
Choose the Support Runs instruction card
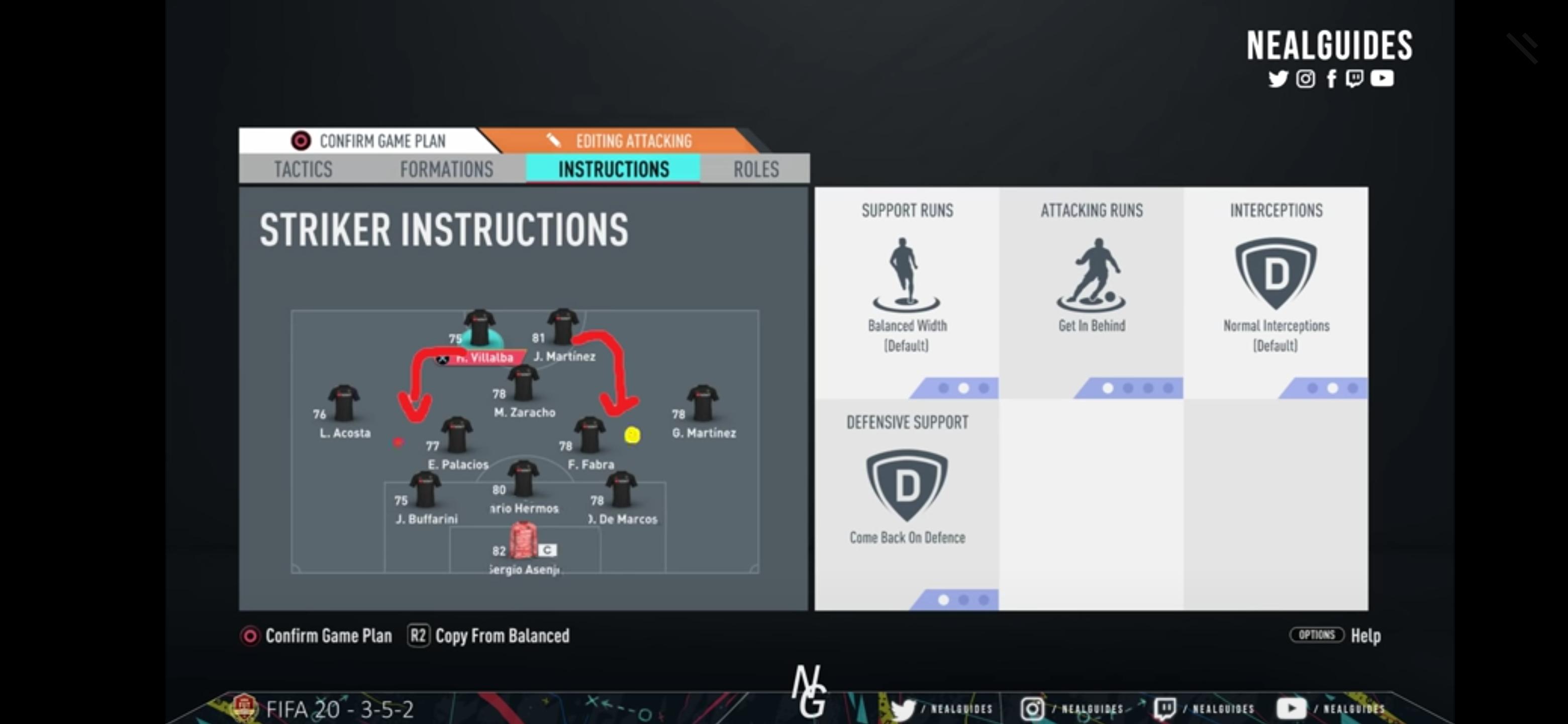point(906,292)
